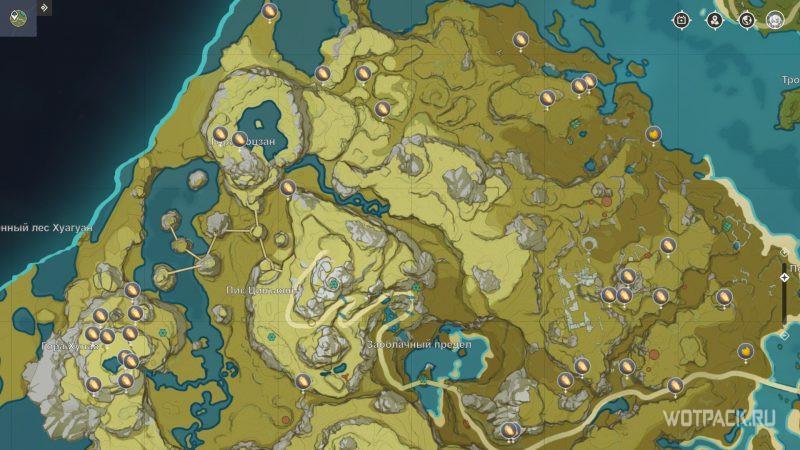Select the ore marker beside the WOTPACK watermark

(674, 385)
